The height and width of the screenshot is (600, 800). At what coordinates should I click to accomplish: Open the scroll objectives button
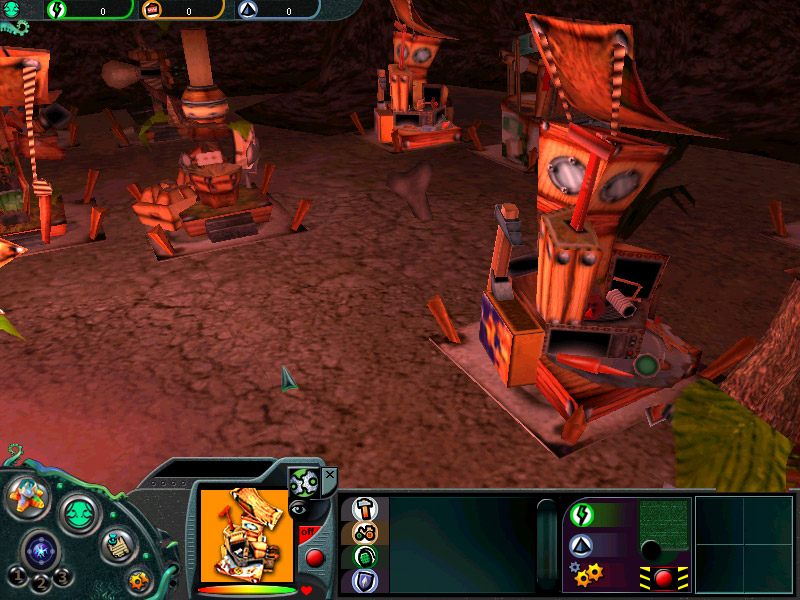(x=117, y=545)
